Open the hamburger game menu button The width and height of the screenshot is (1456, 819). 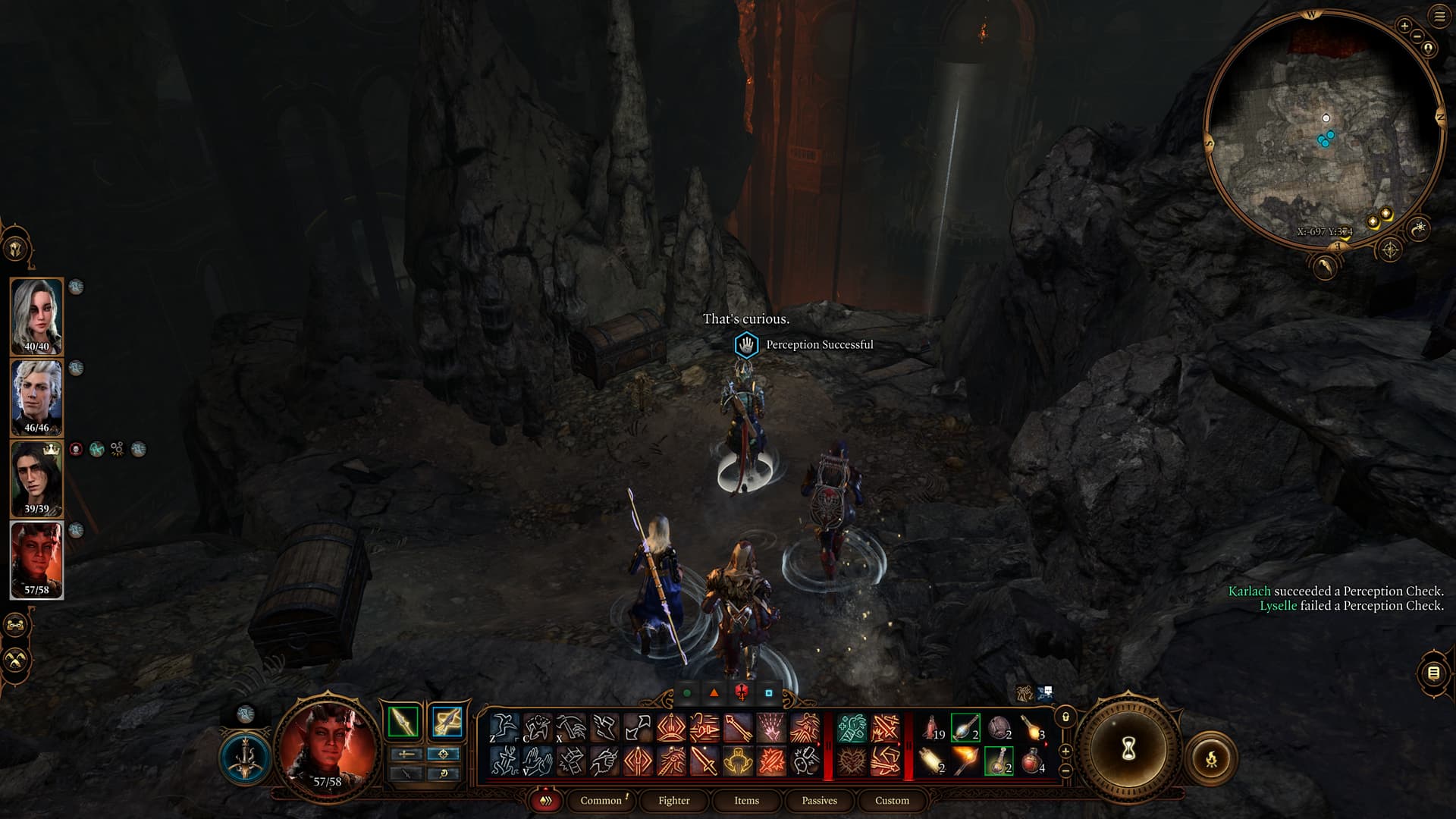1439,16
